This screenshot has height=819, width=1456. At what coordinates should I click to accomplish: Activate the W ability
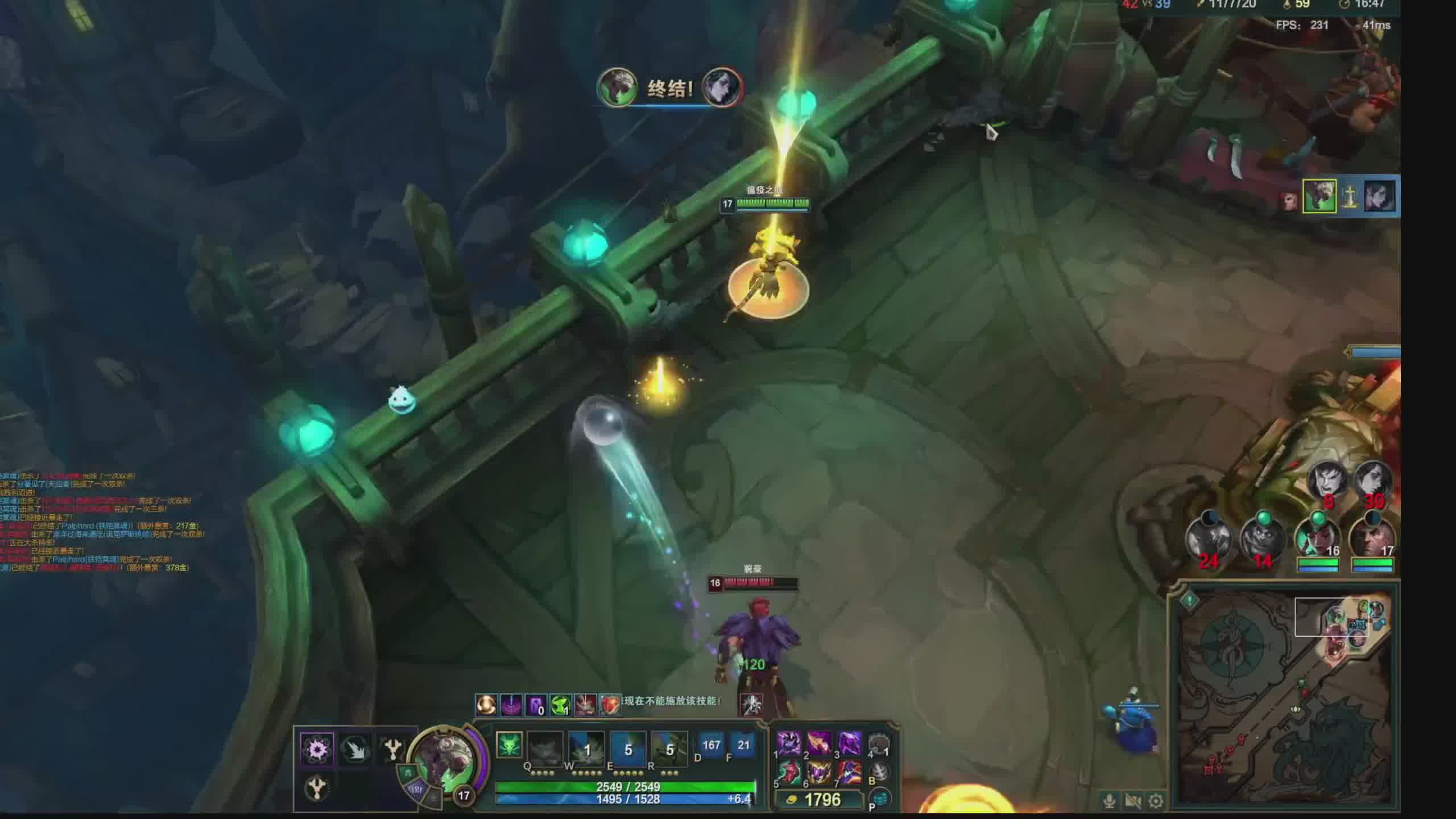click(586, 746)
